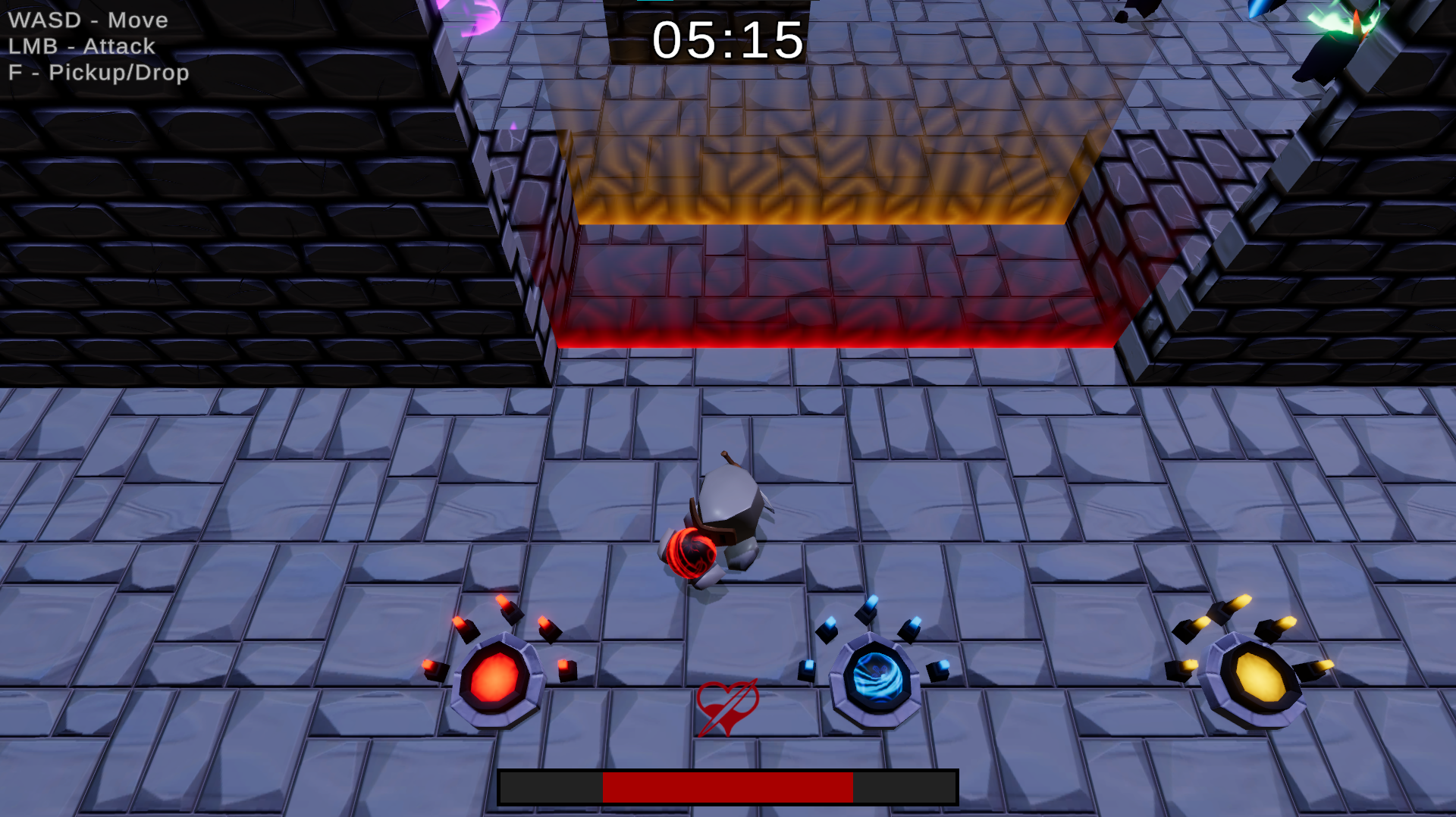1456x817 pixels.
Task: Select the WASD - Move instruction line
Action: (87, 21)
